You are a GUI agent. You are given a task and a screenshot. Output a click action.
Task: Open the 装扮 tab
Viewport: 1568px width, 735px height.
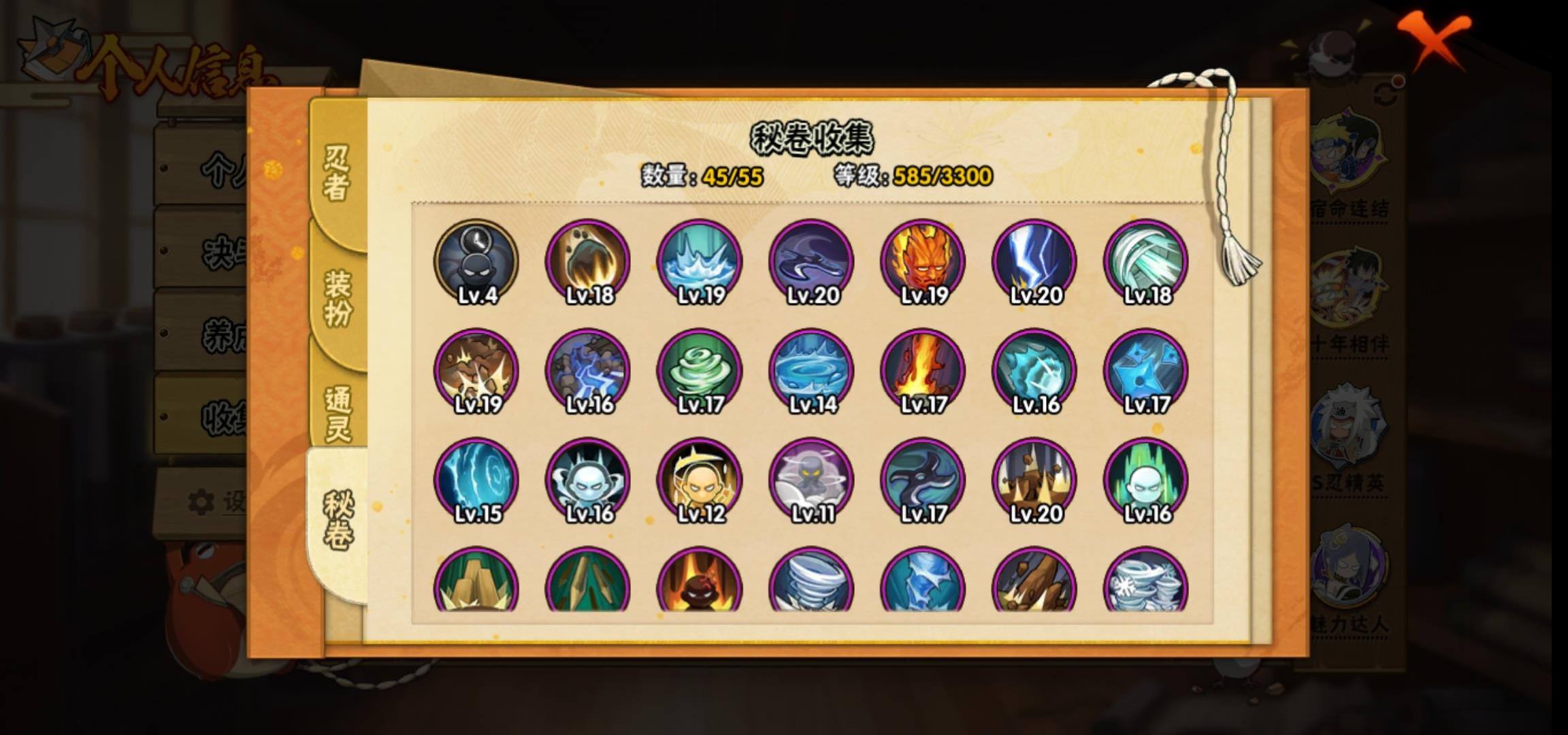[338, 297]
